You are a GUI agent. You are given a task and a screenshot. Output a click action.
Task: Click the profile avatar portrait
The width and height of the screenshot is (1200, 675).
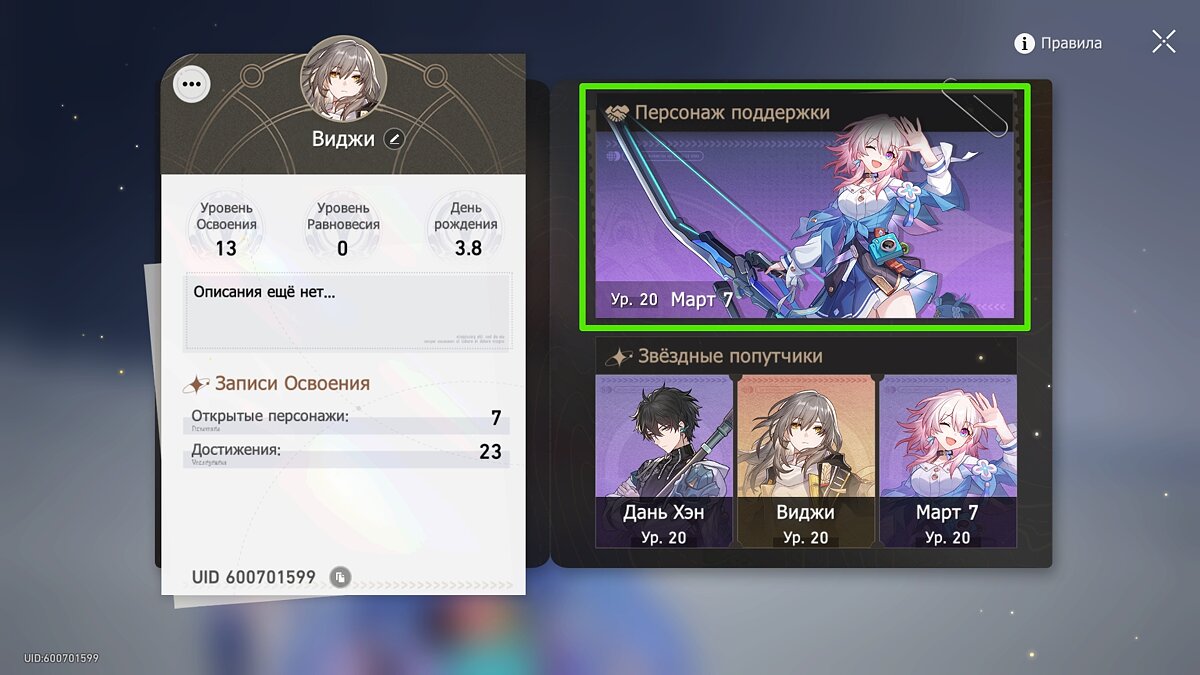[x=343, y=78]
